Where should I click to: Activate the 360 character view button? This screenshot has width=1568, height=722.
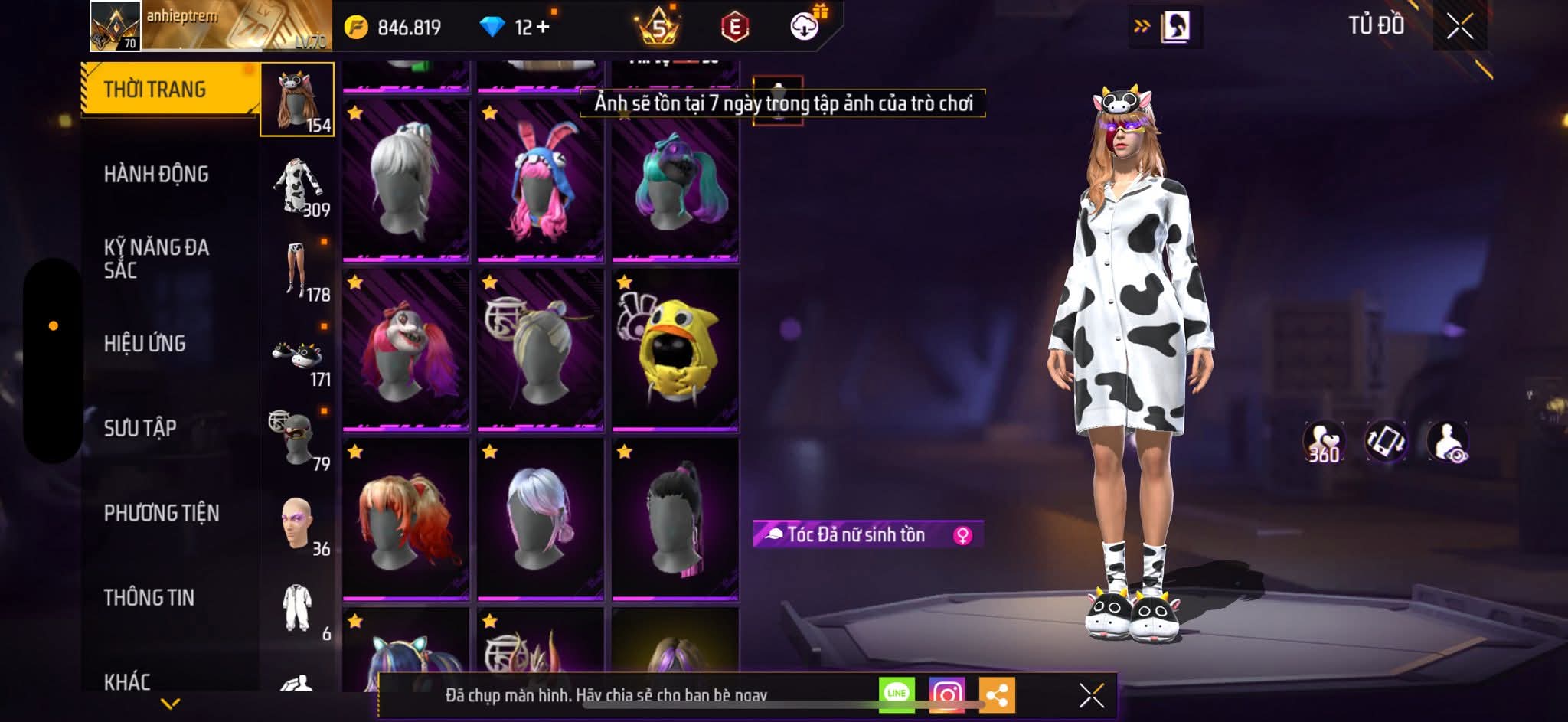pyautogui.click(x=1324, y=442)
